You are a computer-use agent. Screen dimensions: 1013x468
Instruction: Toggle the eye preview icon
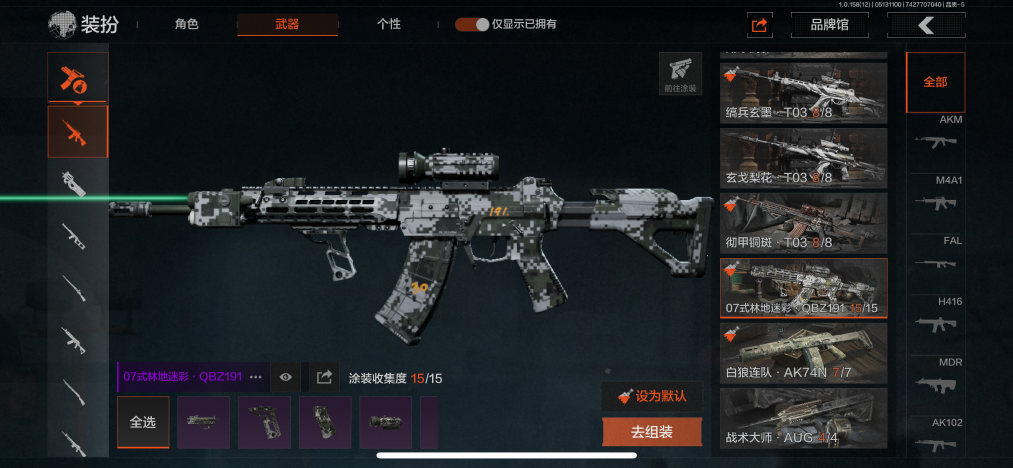(x=286, y=377)
